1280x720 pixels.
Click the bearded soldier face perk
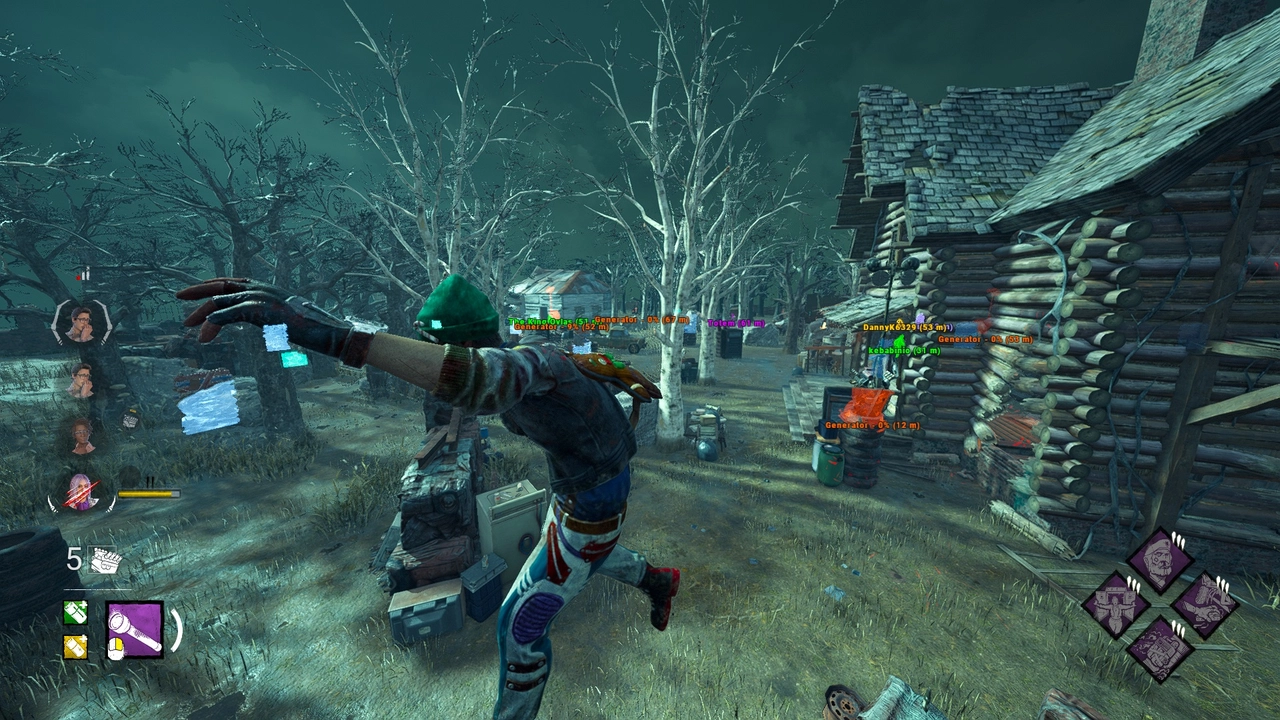click(x=1160, y=560)
